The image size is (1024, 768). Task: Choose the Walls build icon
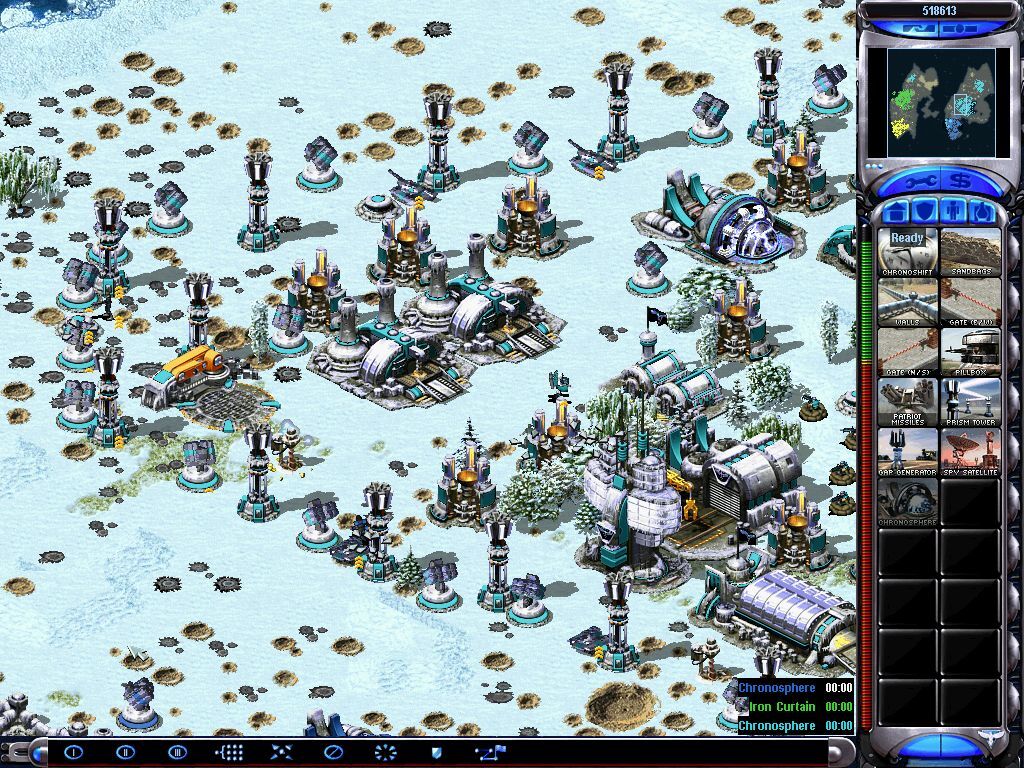(x=908, y=302)
